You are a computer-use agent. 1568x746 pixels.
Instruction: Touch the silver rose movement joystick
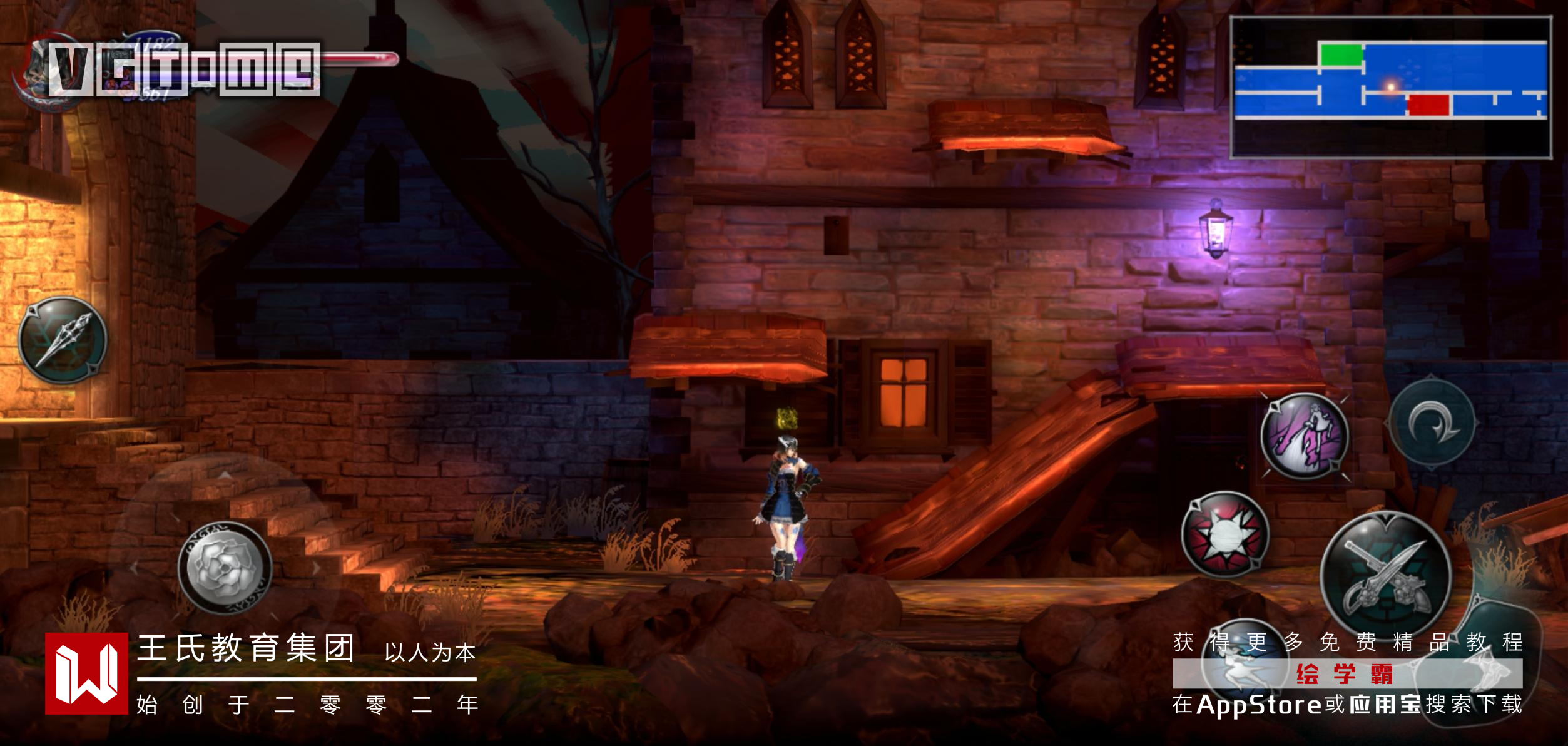[225, 568]
